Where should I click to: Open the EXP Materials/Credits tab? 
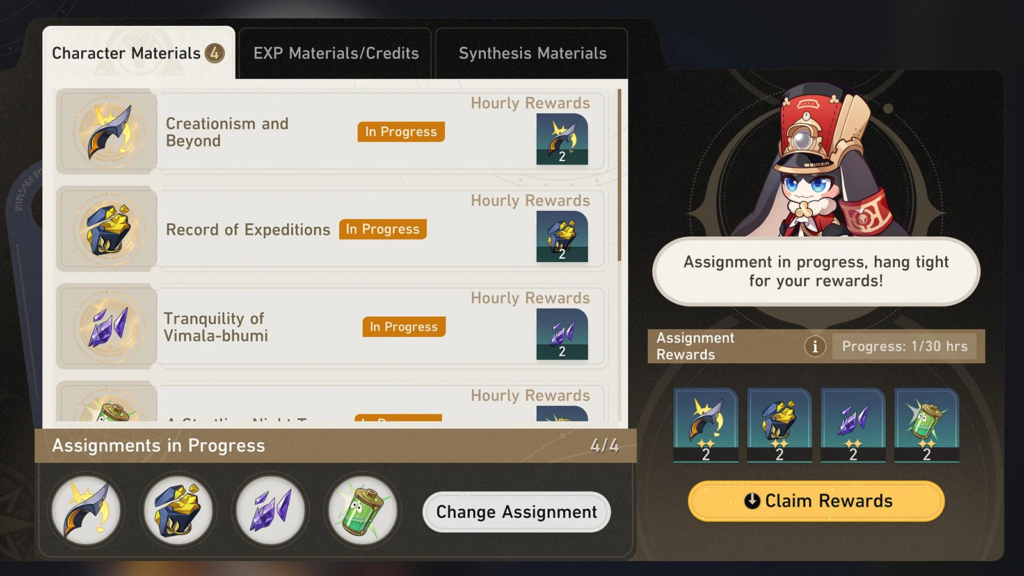click(336, 53)
